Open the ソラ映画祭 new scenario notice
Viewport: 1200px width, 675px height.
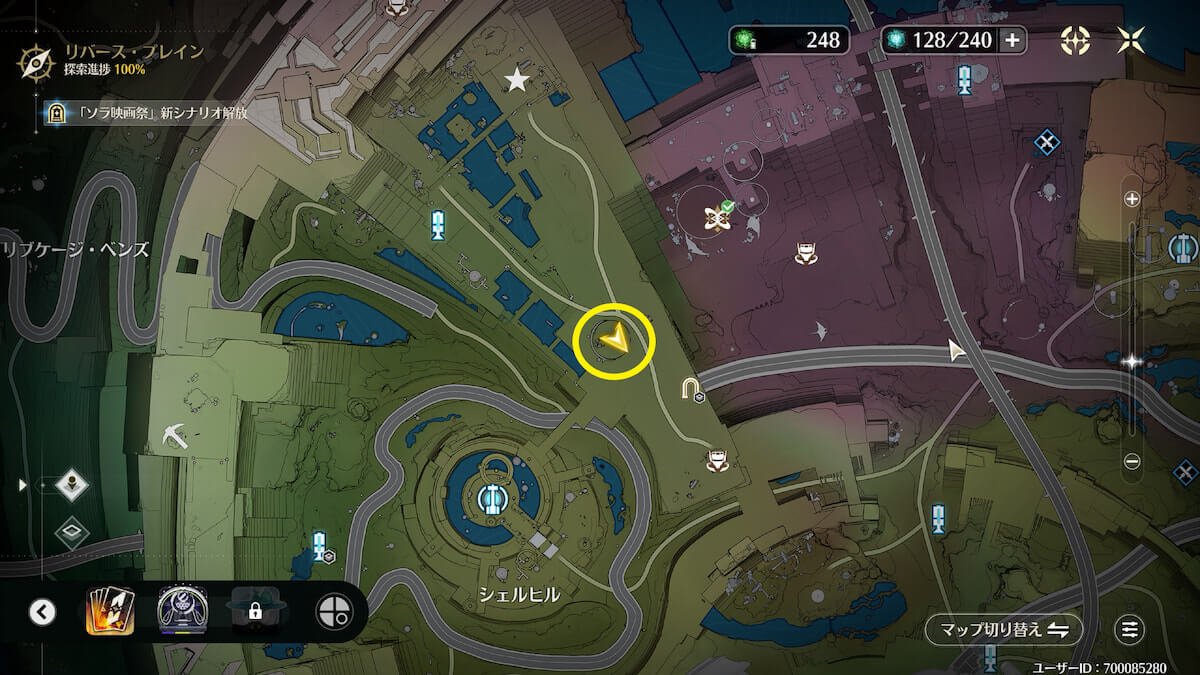[x=145, y=113]
